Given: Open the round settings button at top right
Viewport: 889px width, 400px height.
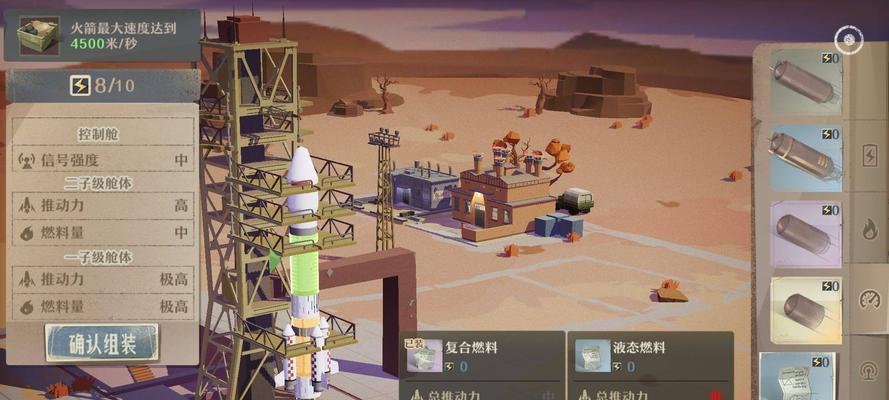Looking at the screenshot, I should pyautogui.click(x=849, y=40).
